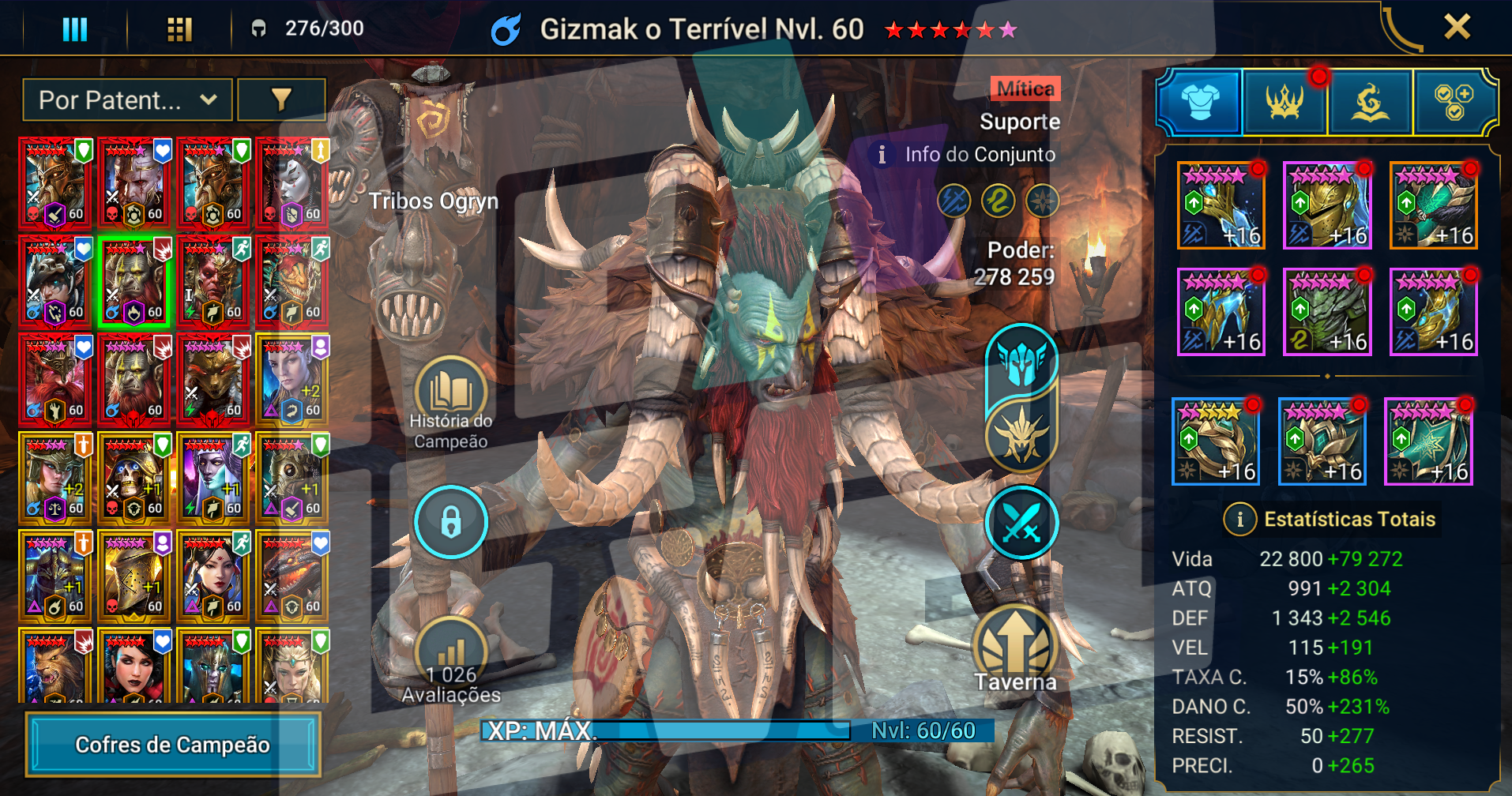Select the equipped golden helmet slot

(1327, 205)
